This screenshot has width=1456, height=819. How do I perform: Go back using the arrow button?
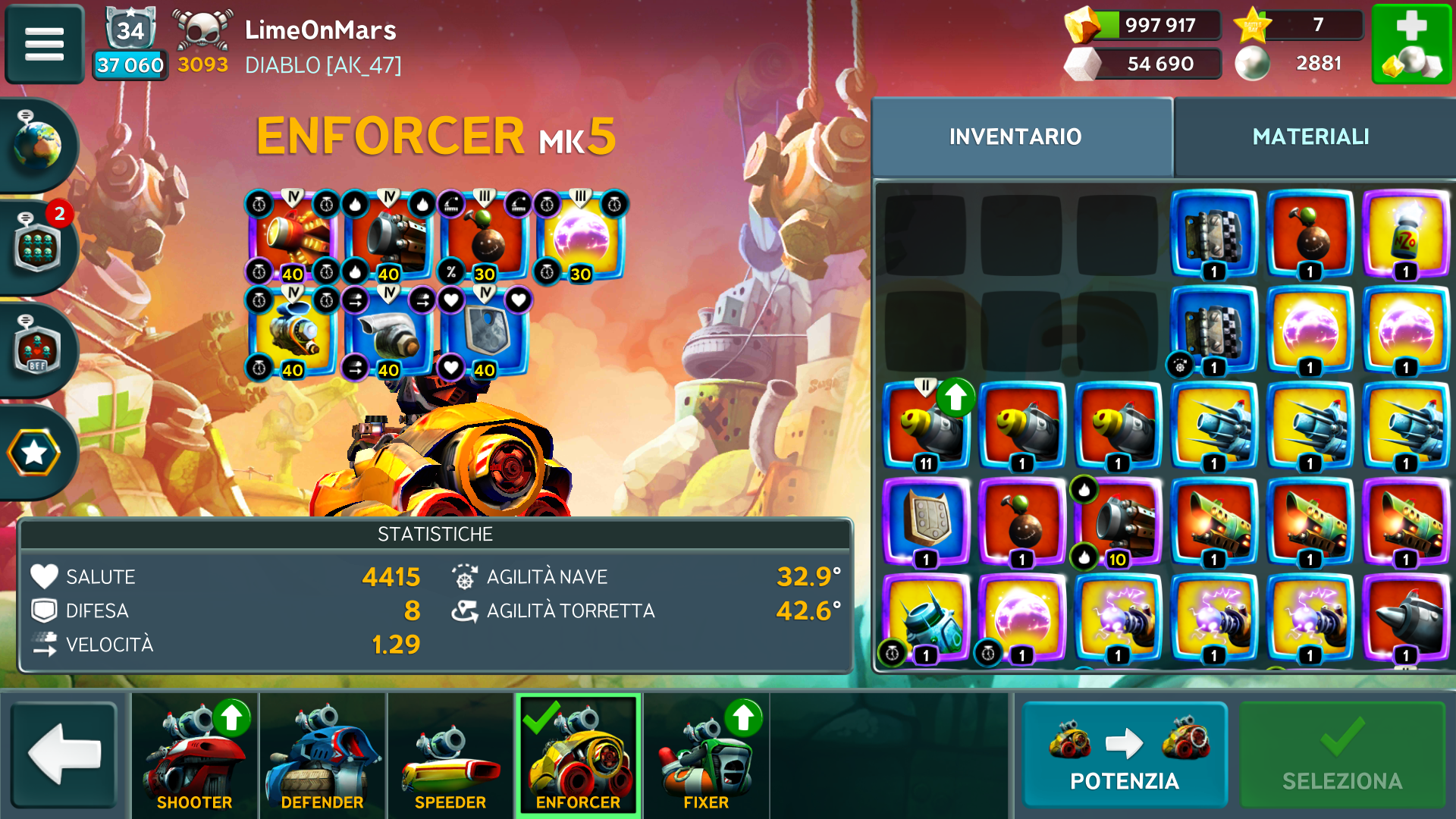point(64,754)
